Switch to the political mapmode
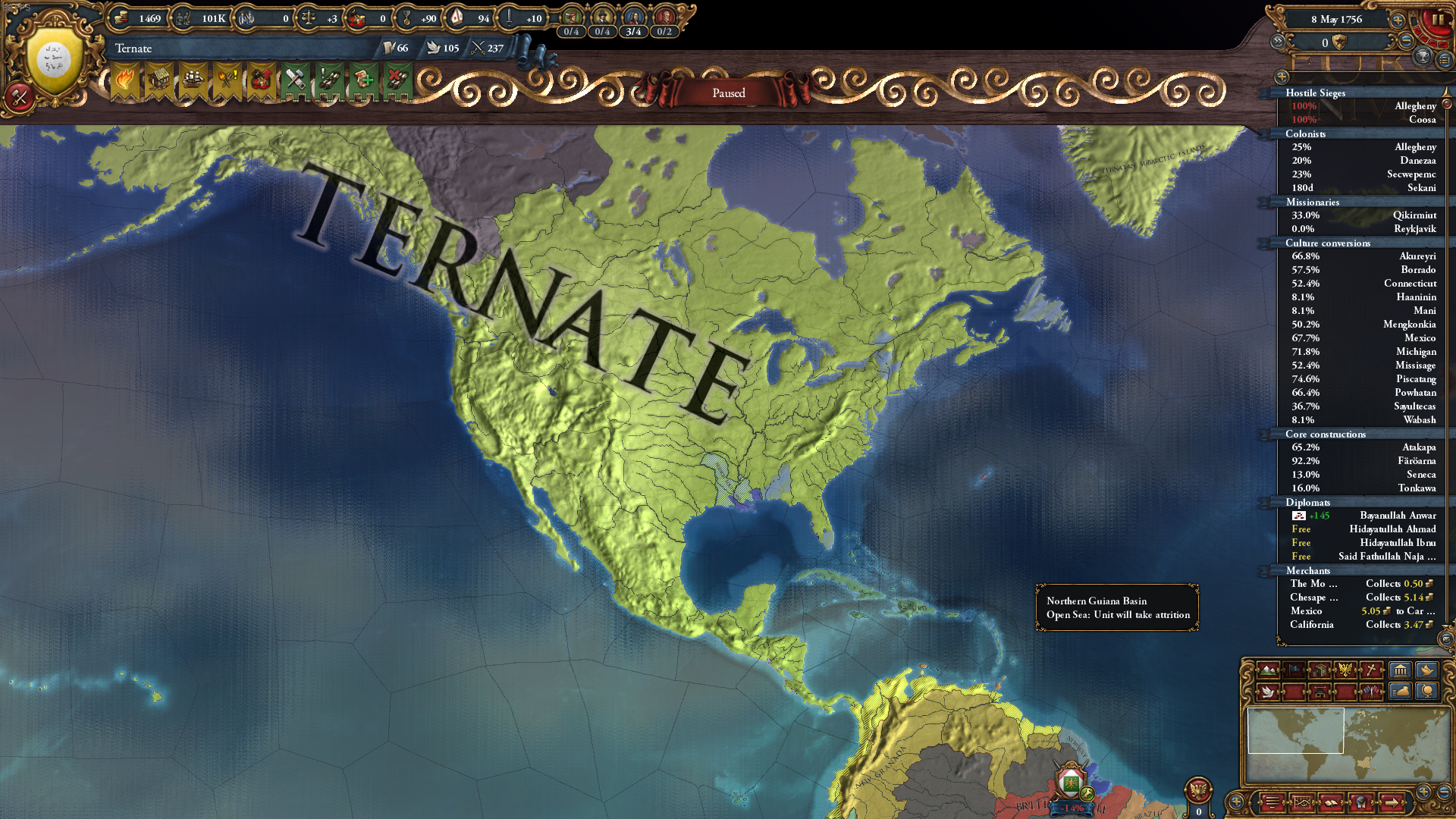 (1294, 670)
